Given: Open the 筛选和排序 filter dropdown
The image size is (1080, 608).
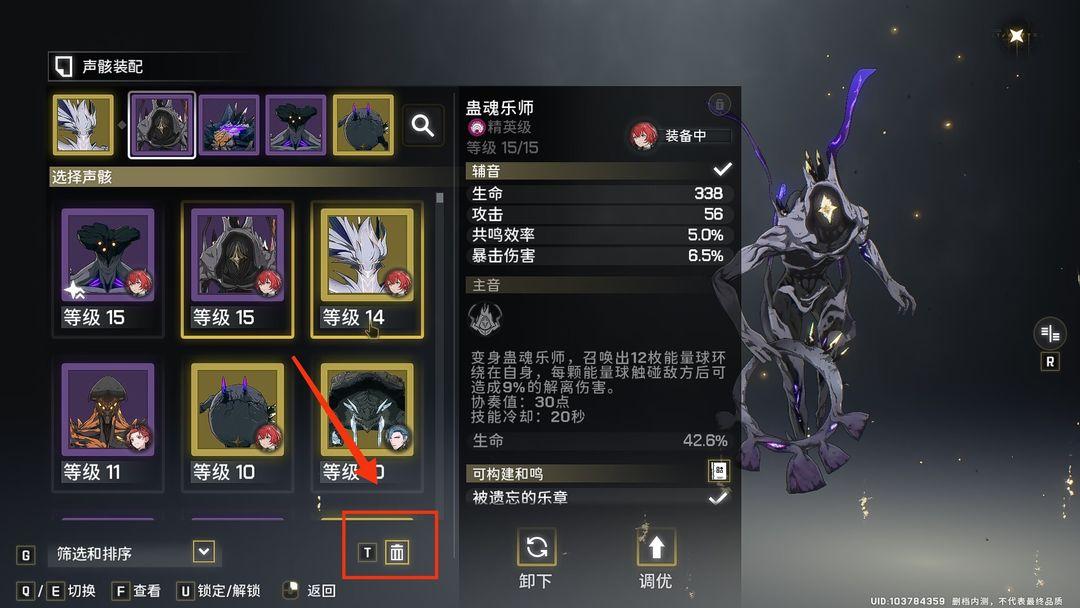Looking at the screenshot, I should pos(204,551).
